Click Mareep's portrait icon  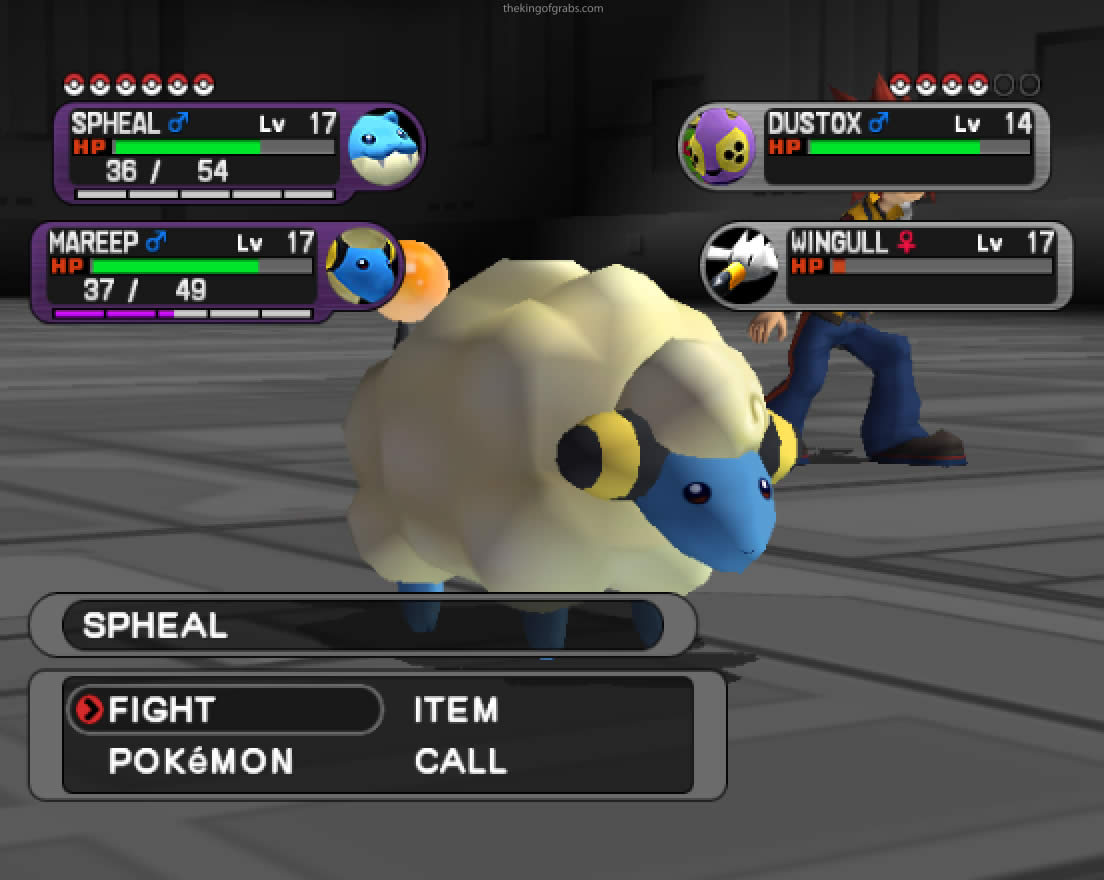point(361,265)
